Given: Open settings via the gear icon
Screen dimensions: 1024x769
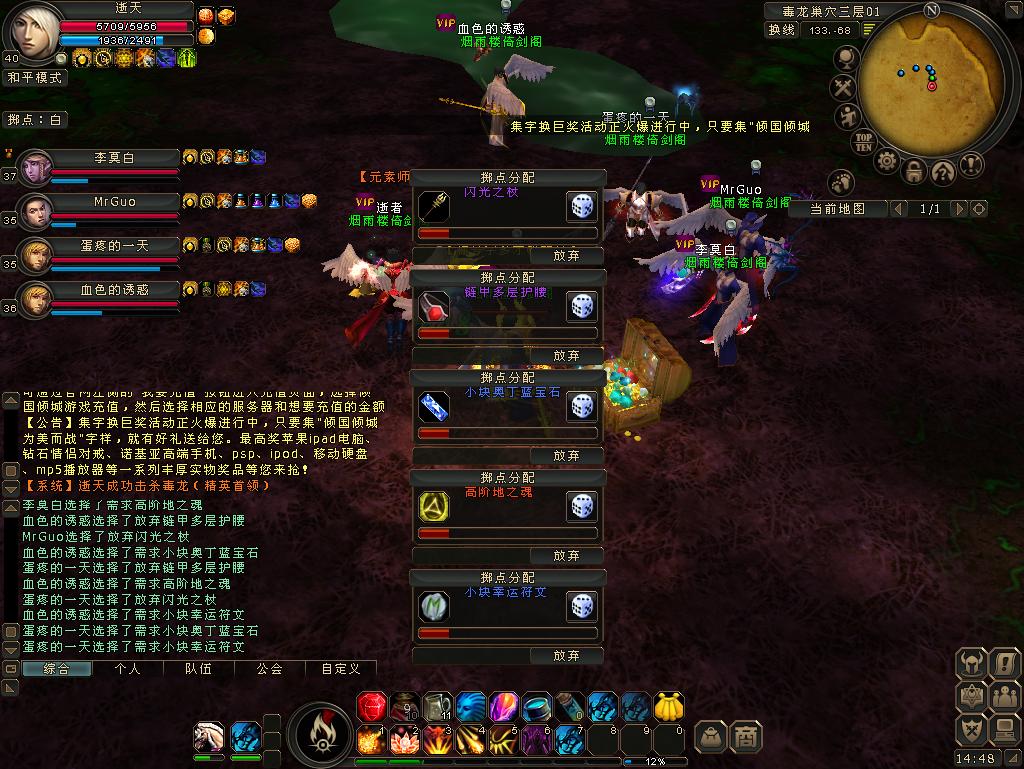Looking at the screenshot, I should click(886, 160).
